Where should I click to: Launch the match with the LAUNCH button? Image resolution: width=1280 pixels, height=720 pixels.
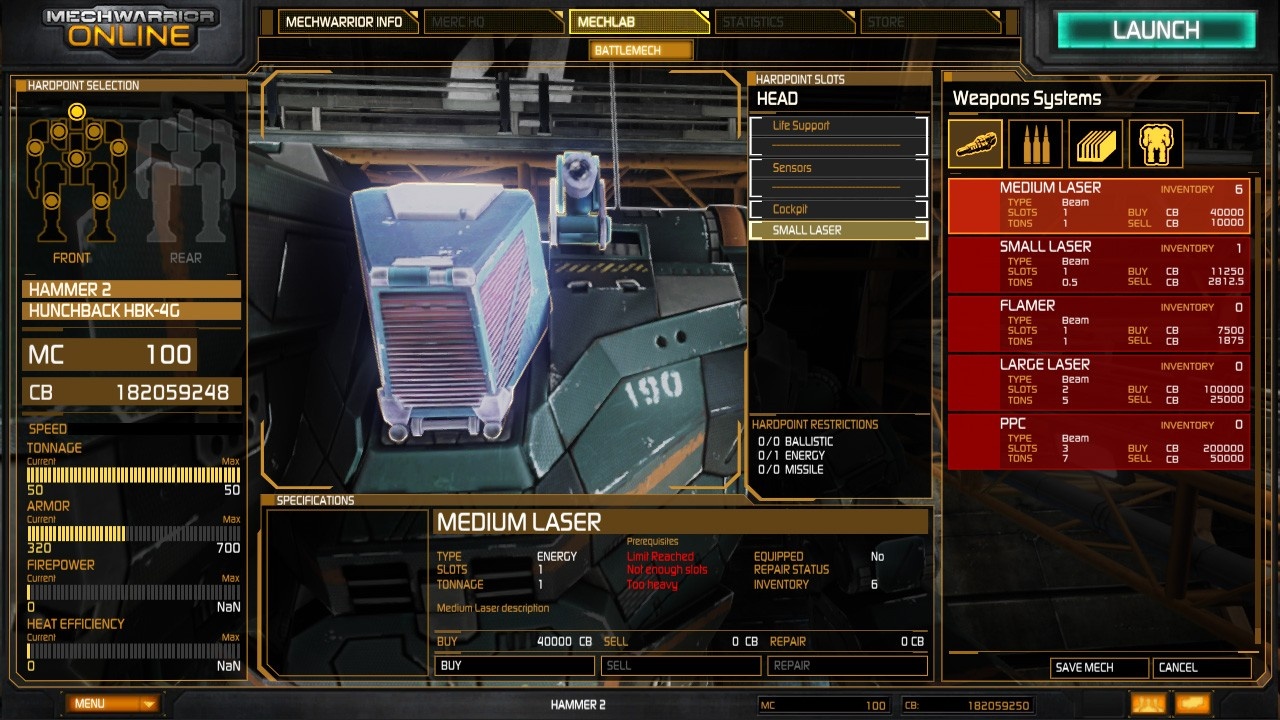point(1155,30)
